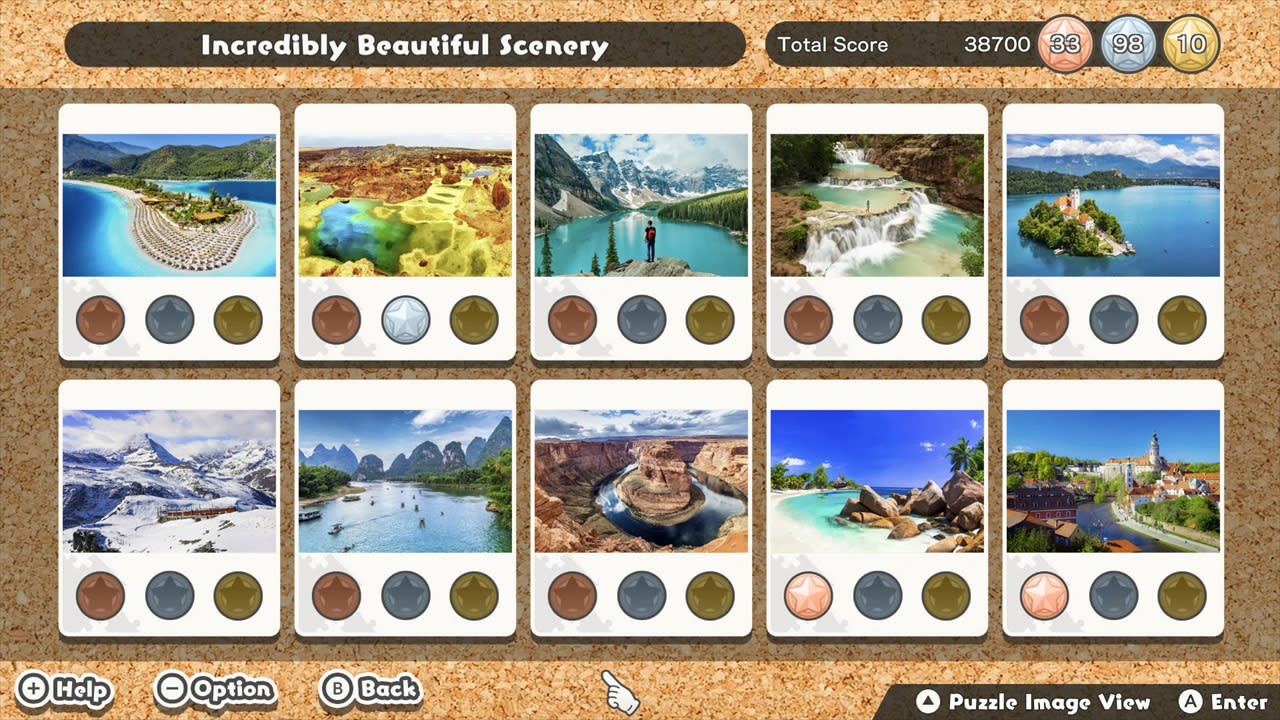This screenshot has height=720, width=1280.
Task: Click the bronze star medal on the Matterhorn puzzle
Action: click(100, 596)
